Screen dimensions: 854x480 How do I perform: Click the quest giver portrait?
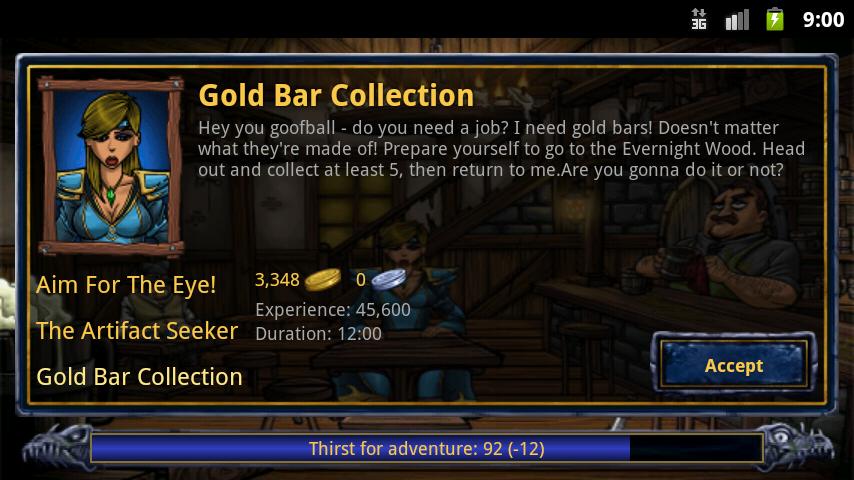[111, 165]
